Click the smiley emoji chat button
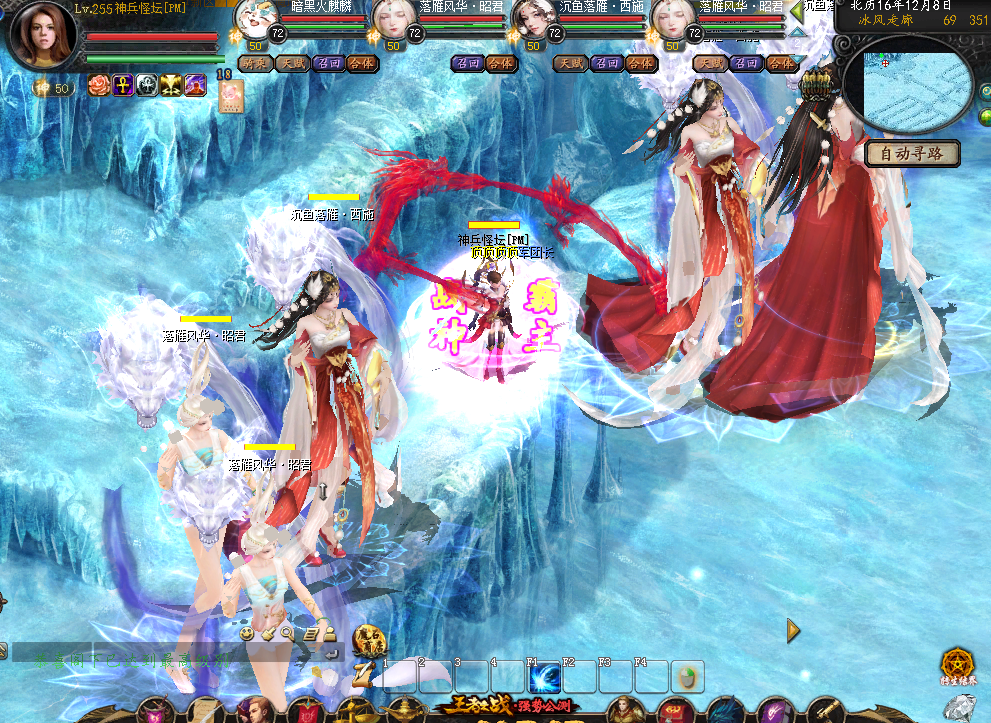Screen dimensions: 991x723 click(246, 633)
